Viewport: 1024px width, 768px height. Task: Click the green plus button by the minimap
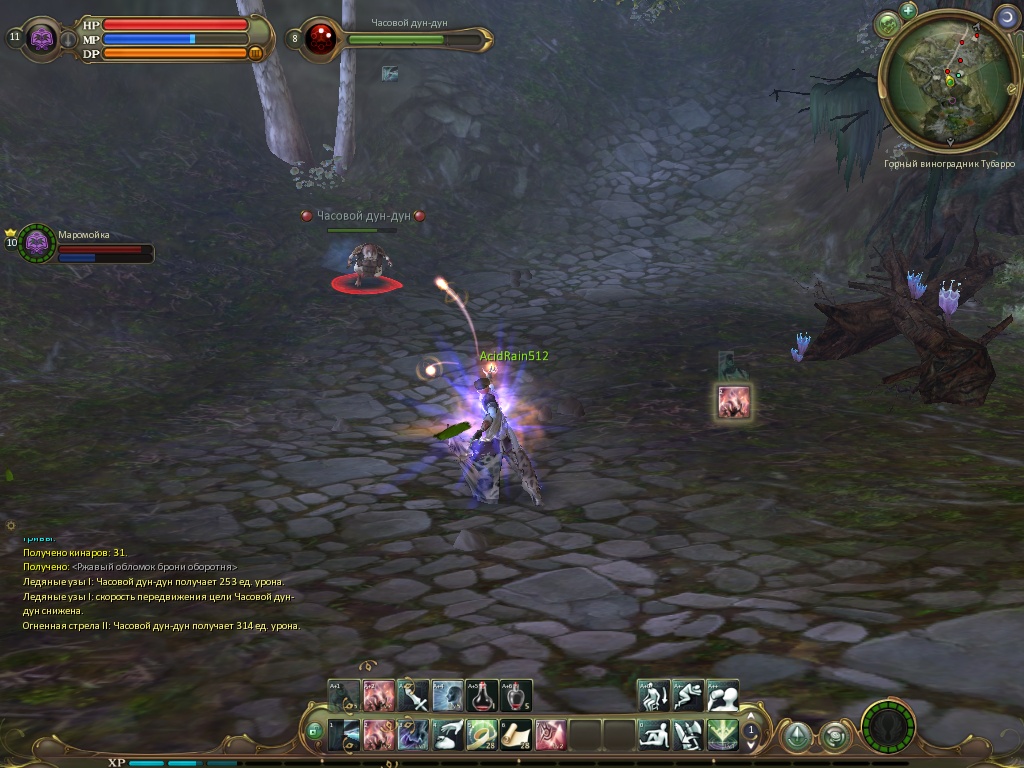click(x=908, y=11)
